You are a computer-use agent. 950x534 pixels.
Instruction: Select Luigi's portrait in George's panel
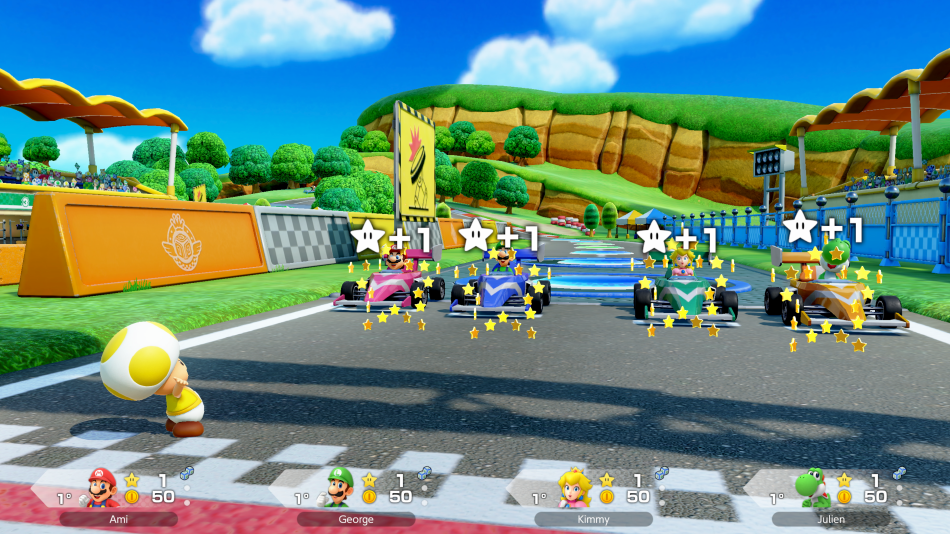339,488
